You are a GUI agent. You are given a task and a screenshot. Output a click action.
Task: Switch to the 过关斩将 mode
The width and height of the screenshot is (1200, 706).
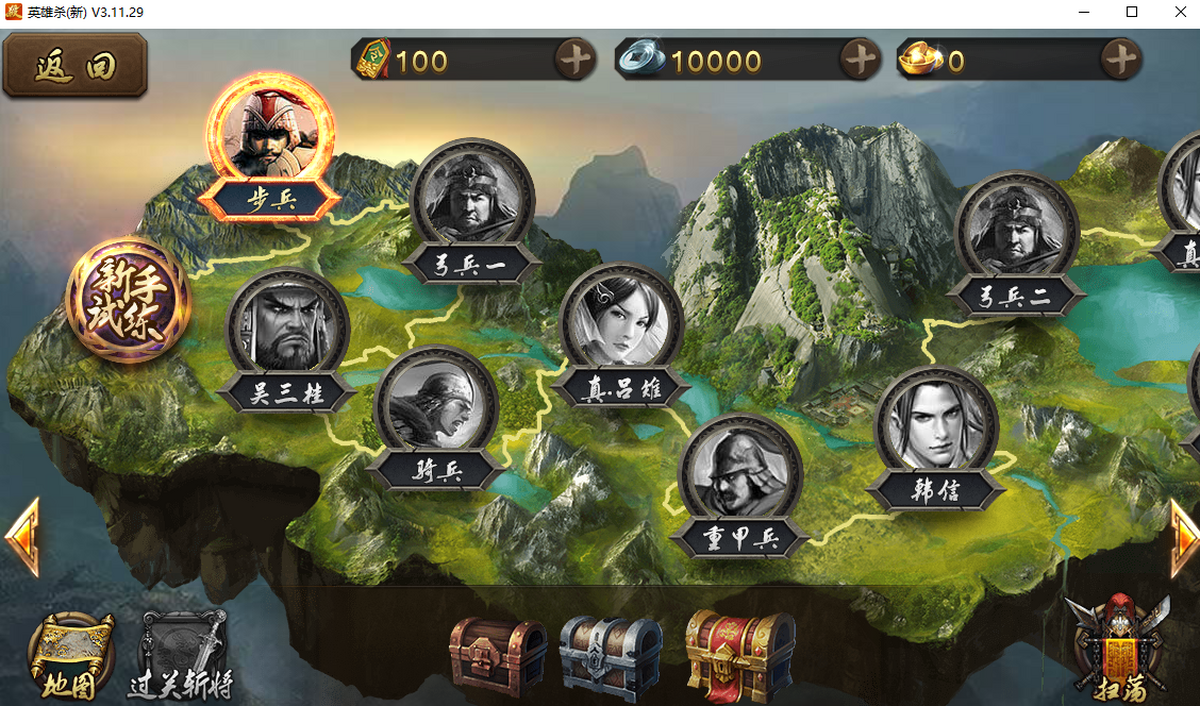coord(181,656)
